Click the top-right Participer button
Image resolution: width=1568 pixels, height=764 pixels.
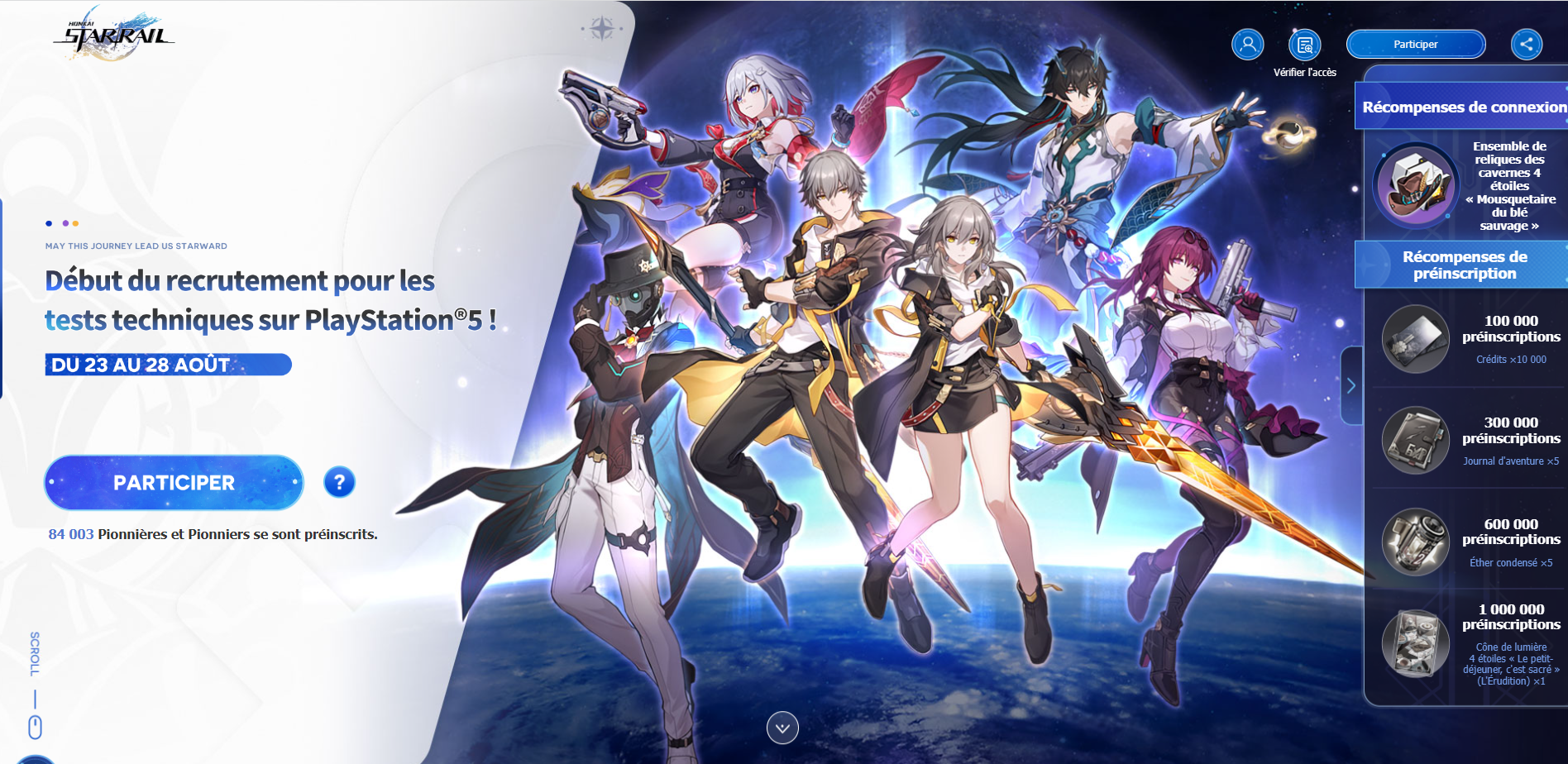coord(1416,44)
